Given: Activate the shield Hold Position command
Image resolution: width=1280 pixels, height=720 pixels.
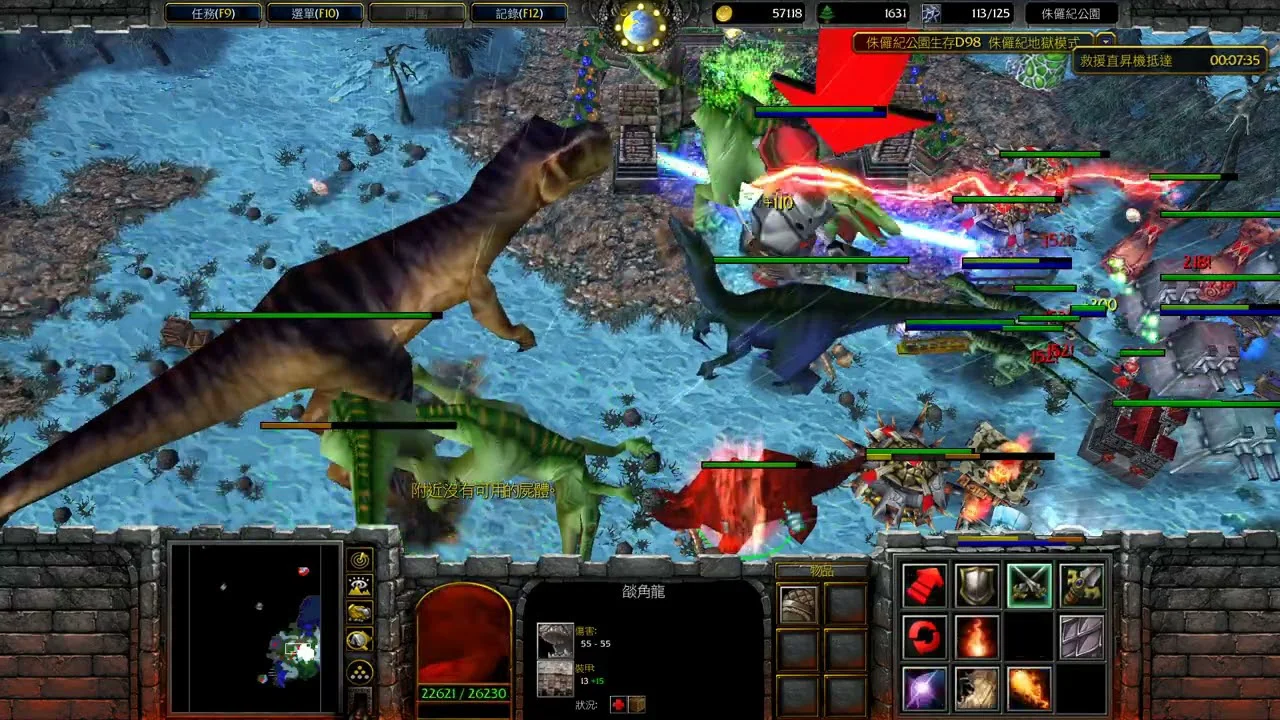Looking at the screenshot, I should [x=976, y=585].
